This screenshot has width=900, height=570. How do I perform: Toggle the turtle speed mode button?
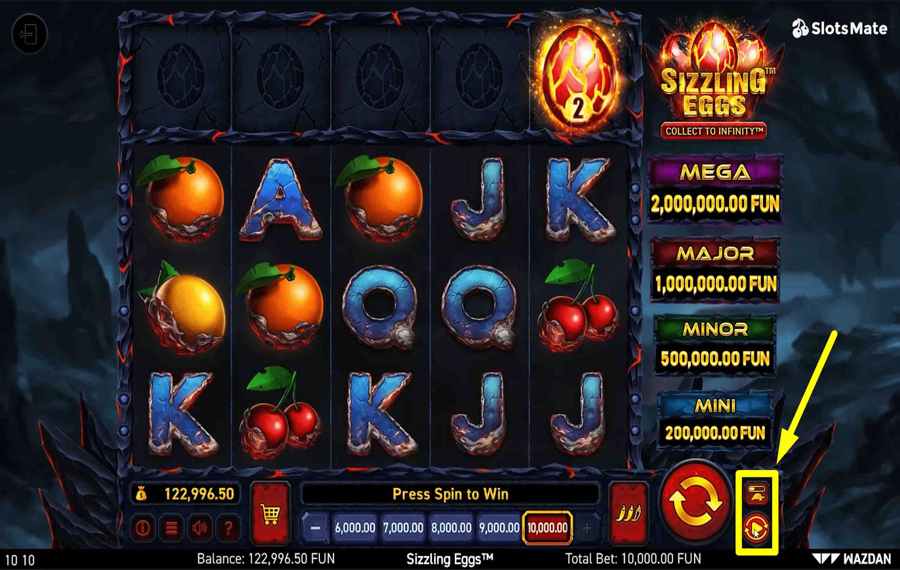point(757,491)
